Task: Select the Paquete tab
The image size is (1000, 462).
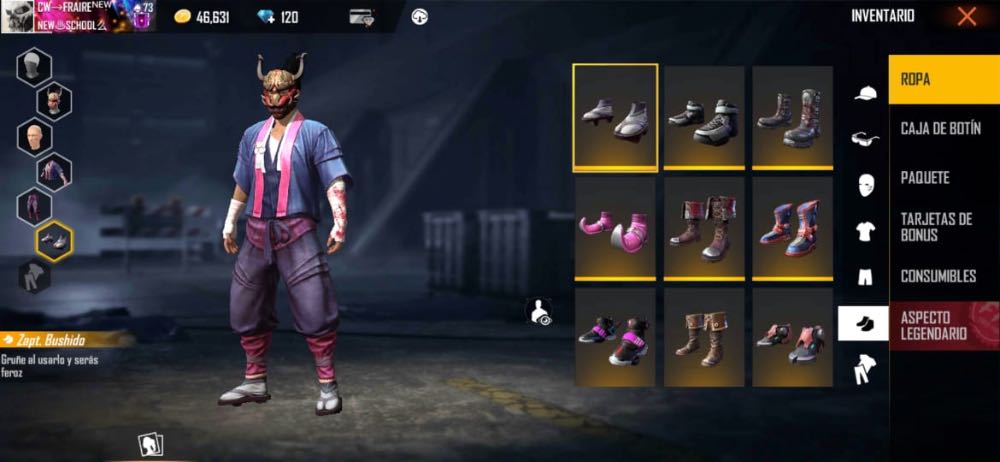Action: (x=943, y=178)
